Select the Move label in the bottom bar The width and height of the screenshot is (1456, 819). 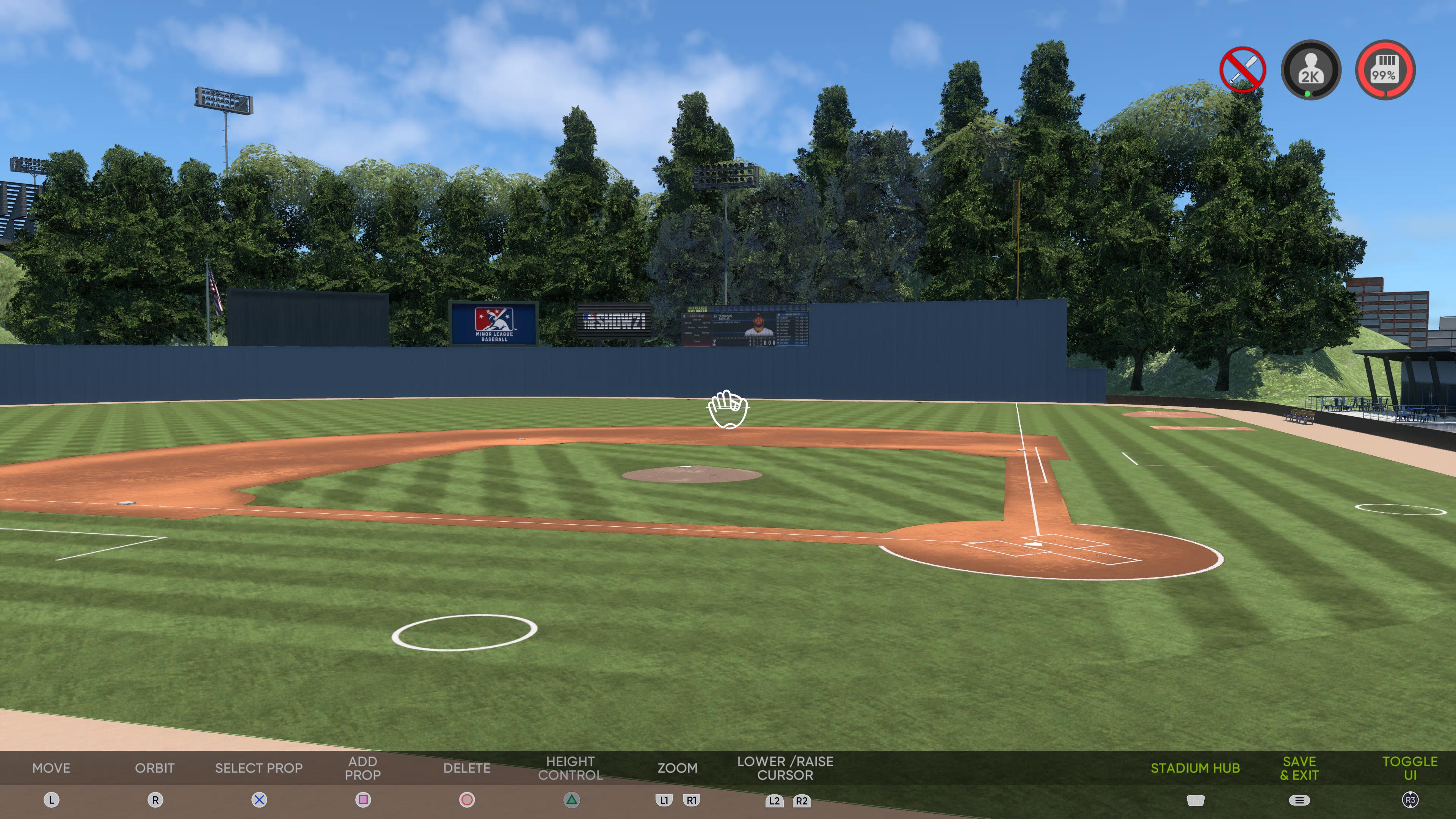[52, 768]
